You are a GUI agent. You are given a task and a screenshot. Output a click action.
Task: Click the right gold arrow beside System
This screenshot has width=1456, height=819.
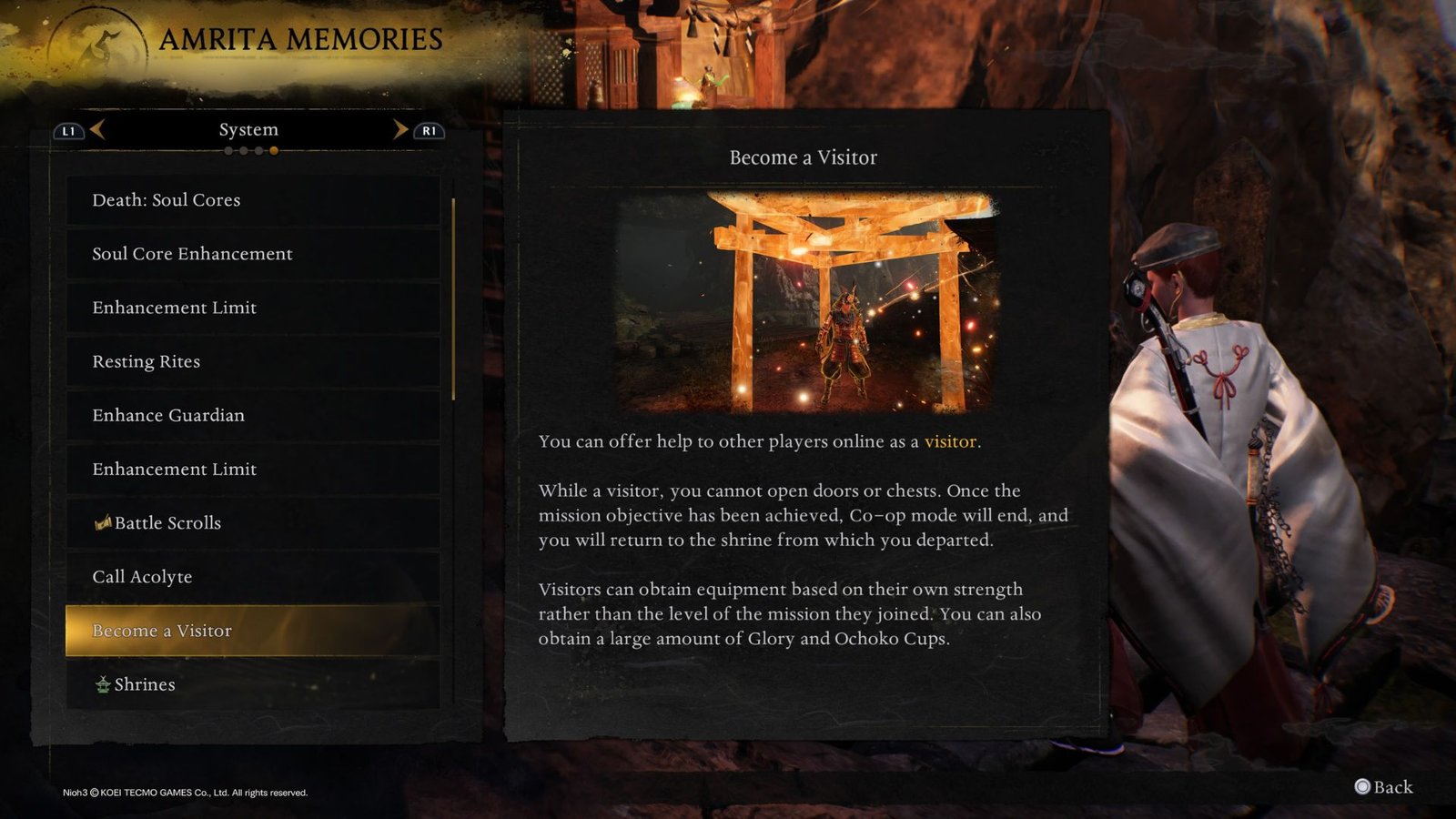[401, 129]
